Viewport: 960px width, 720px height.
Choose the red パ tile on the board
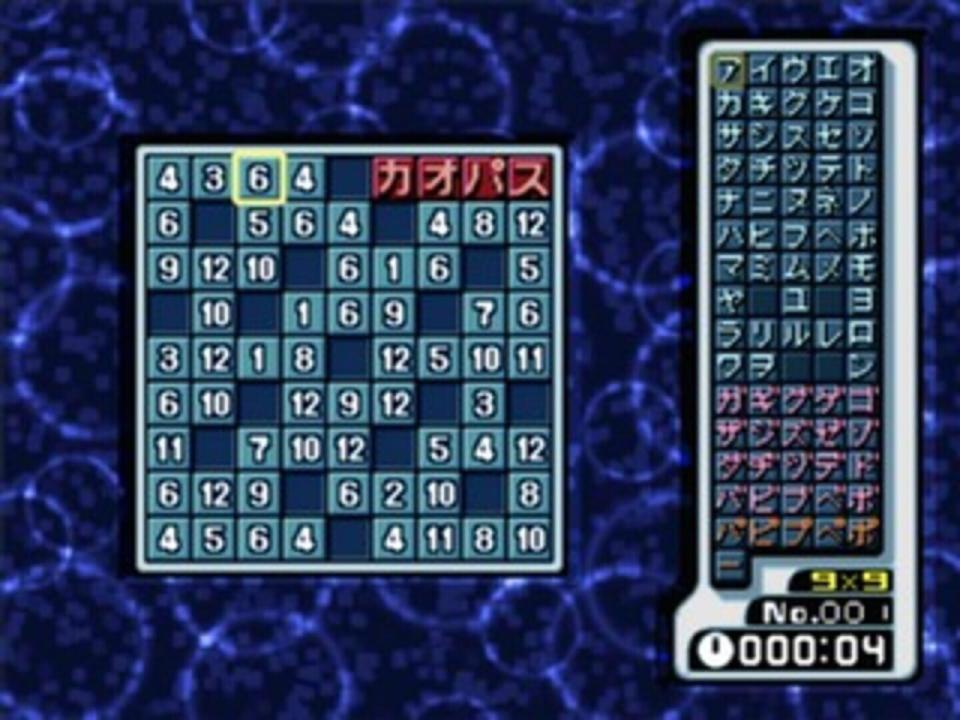point(486,179)
